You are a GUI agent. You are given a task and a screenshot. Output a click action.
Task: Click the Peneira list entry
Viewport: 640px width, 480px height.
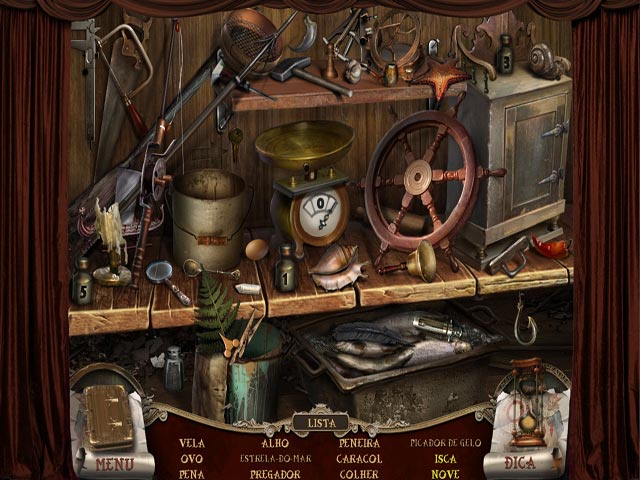[x=359, y=442]
